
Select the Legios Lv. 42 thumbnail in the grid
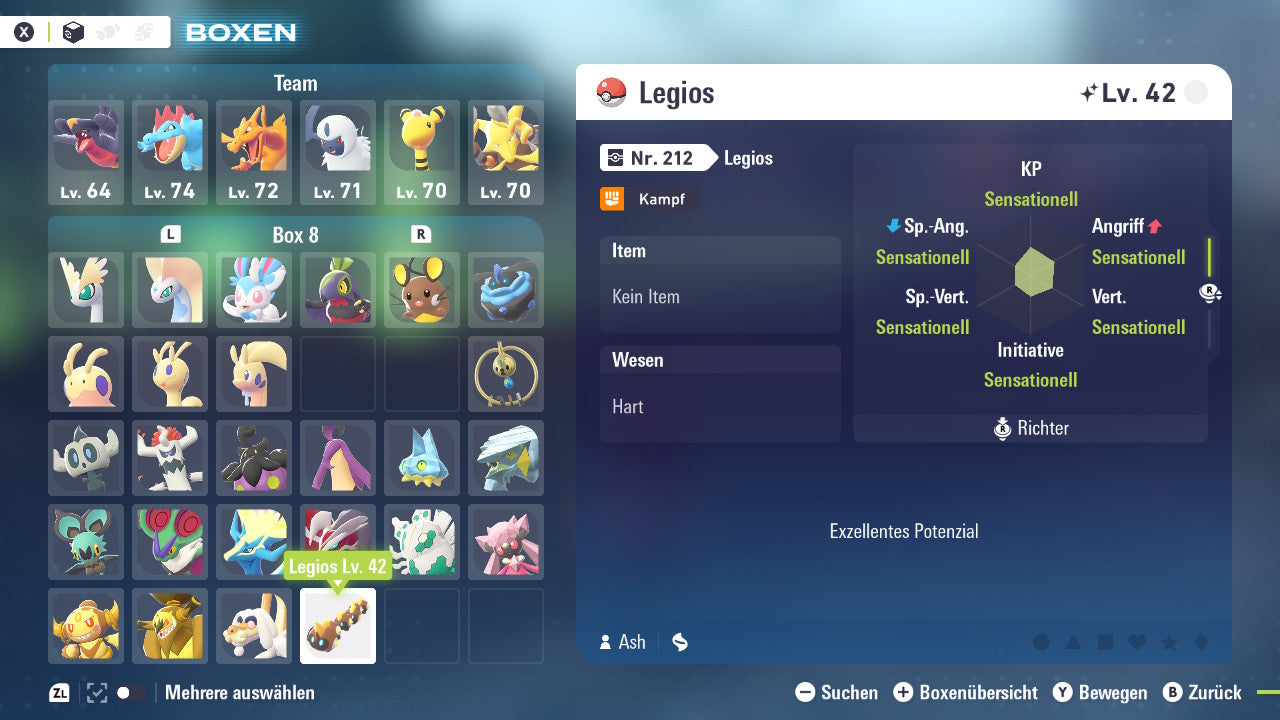click(x=338, y=625)
